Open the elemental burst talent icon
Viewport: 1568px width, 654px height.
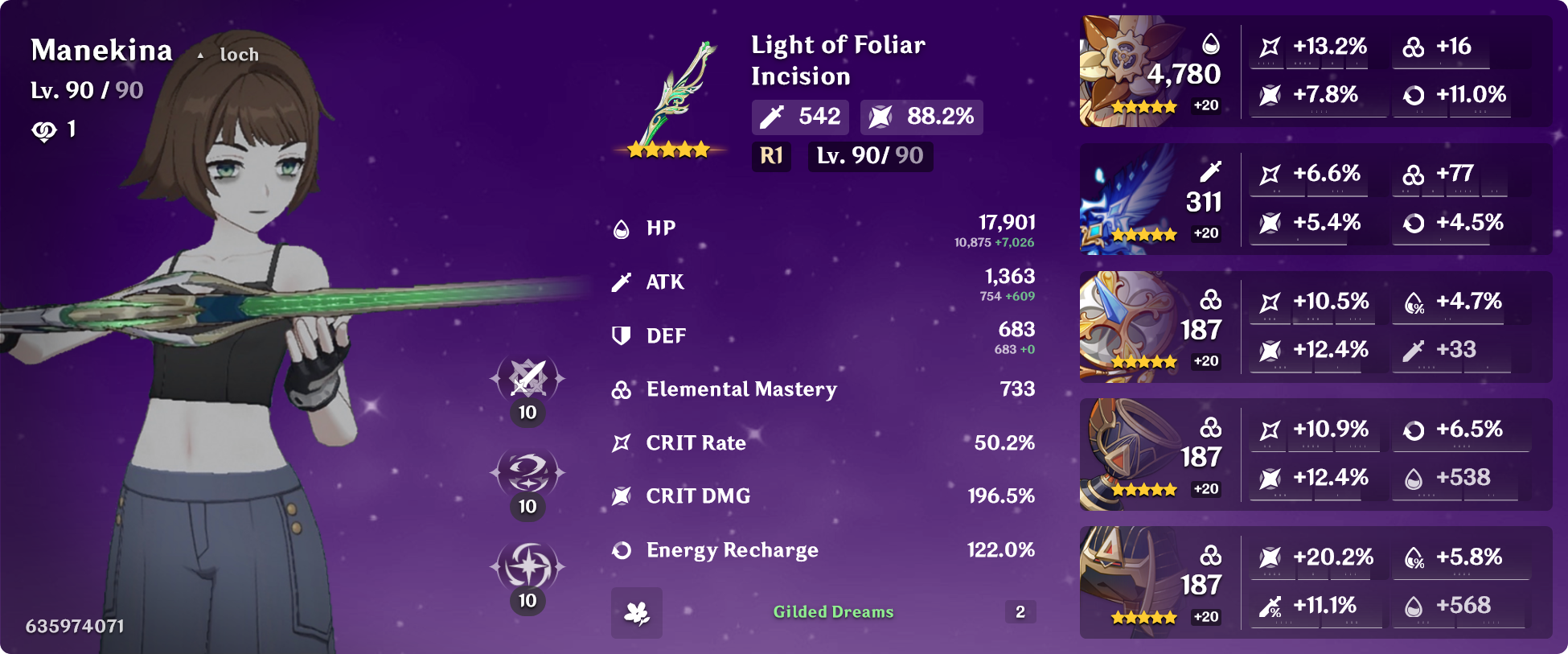point(527,566)
